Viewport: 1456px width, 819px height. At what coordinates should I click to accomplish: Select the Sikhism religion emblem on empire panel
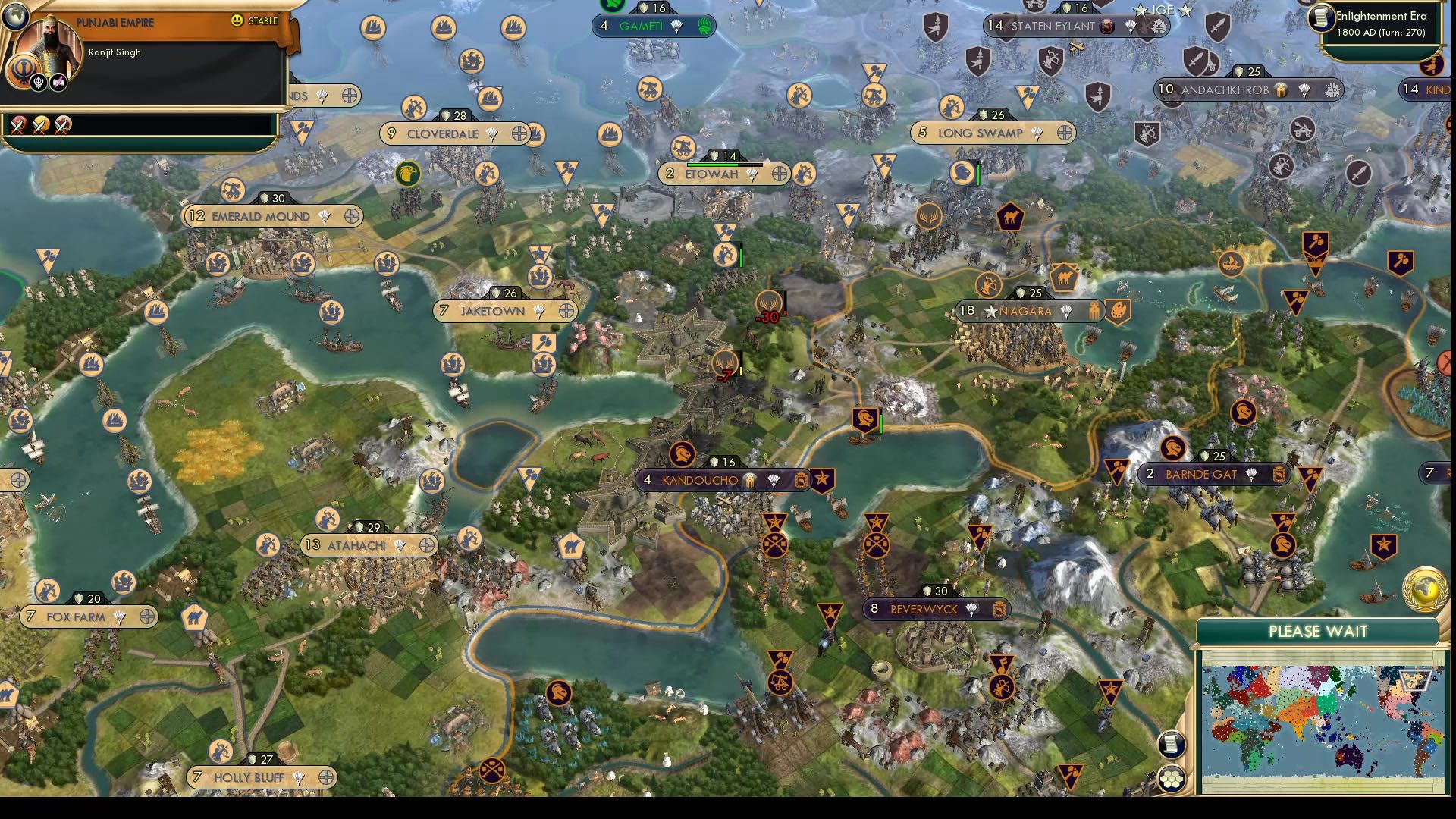[x=24, y=71]
